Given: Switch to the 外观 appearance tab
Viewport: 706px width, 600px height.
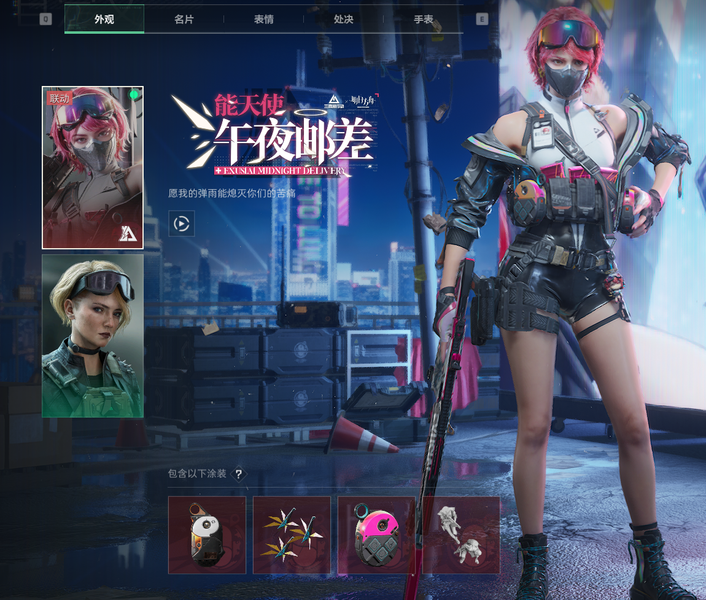Looking at the screenshot, I should coord(104,19).
